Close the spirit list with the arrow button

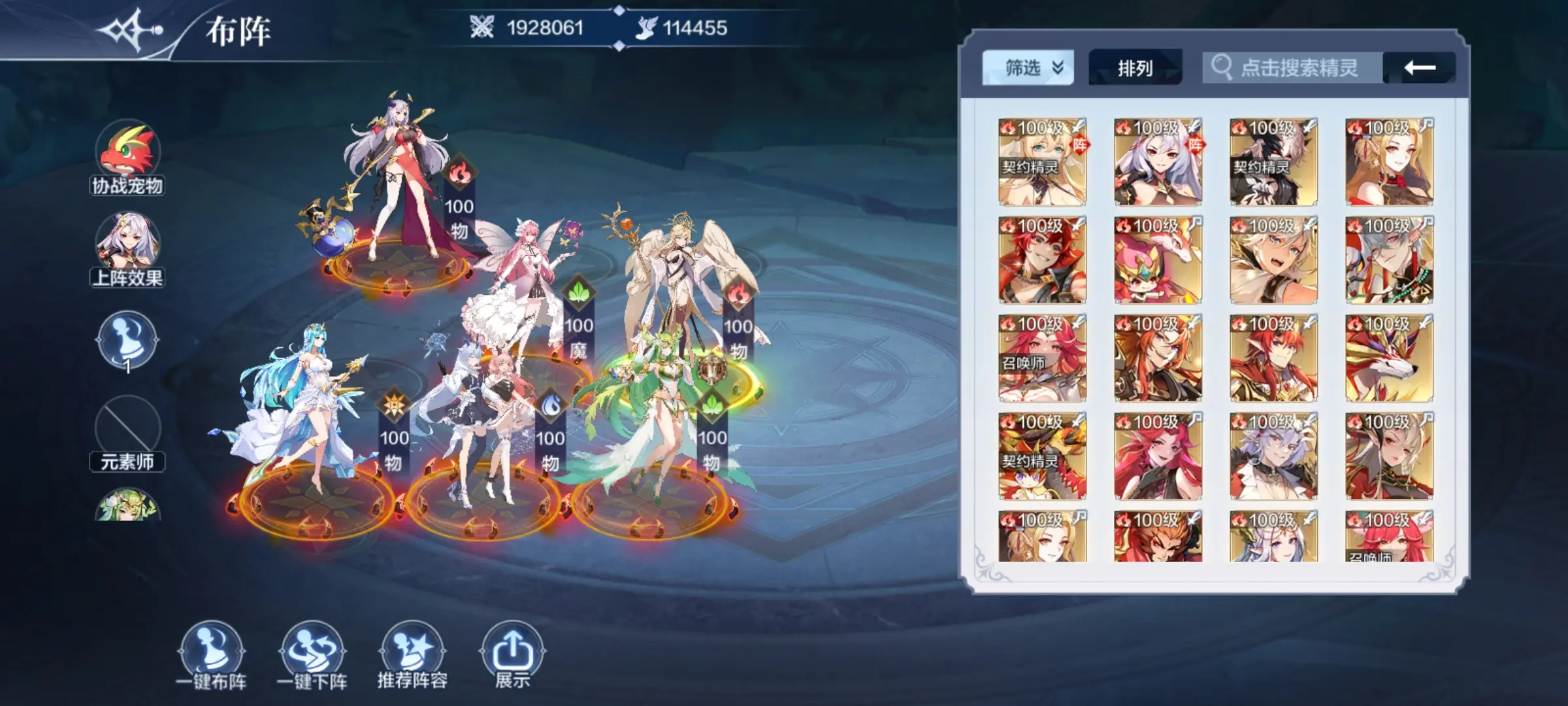pos(1420,68)
